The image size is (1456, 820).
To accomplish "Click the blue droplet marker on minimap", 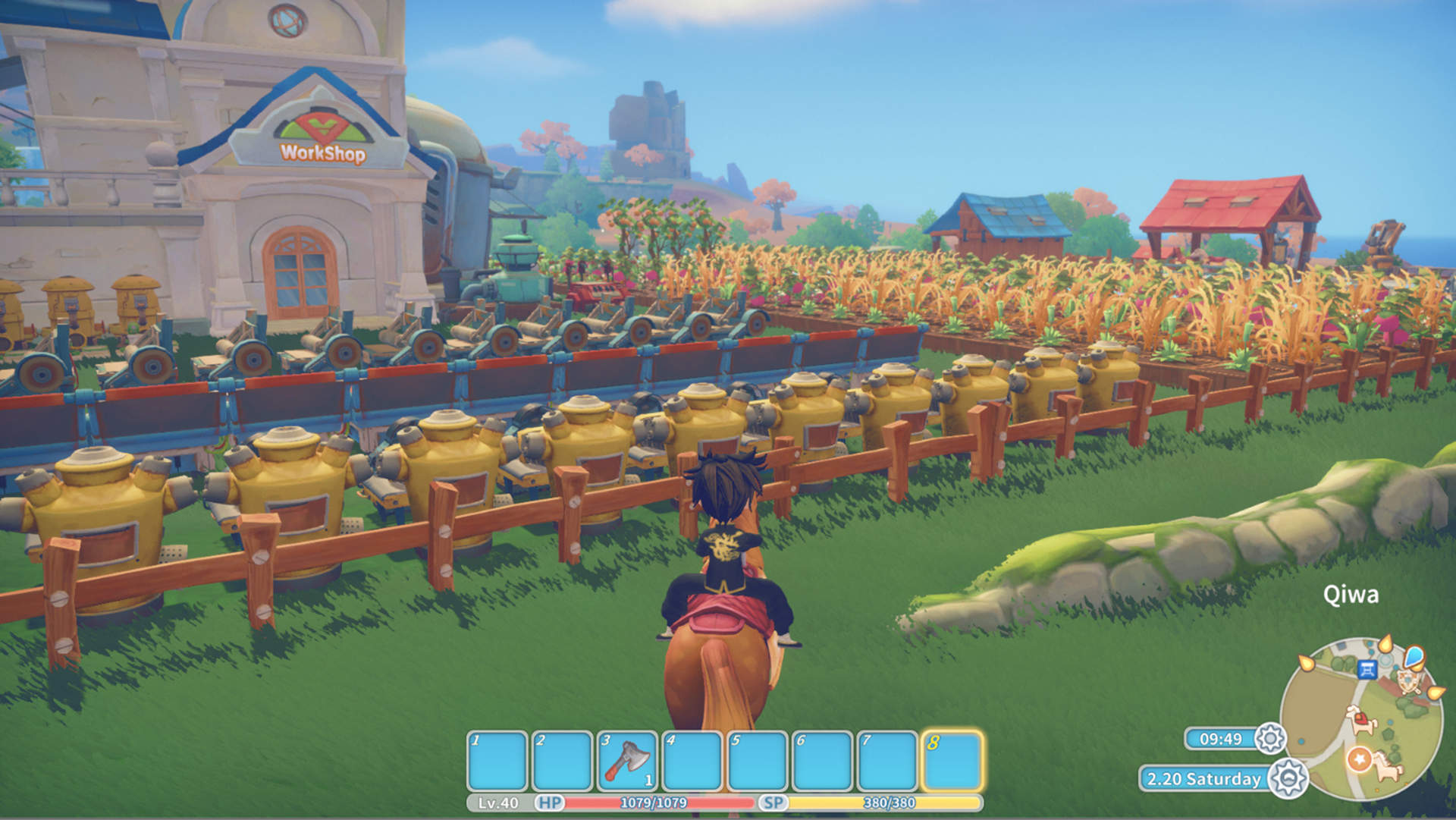I will pyautogui.click(x=1414, y=656).
